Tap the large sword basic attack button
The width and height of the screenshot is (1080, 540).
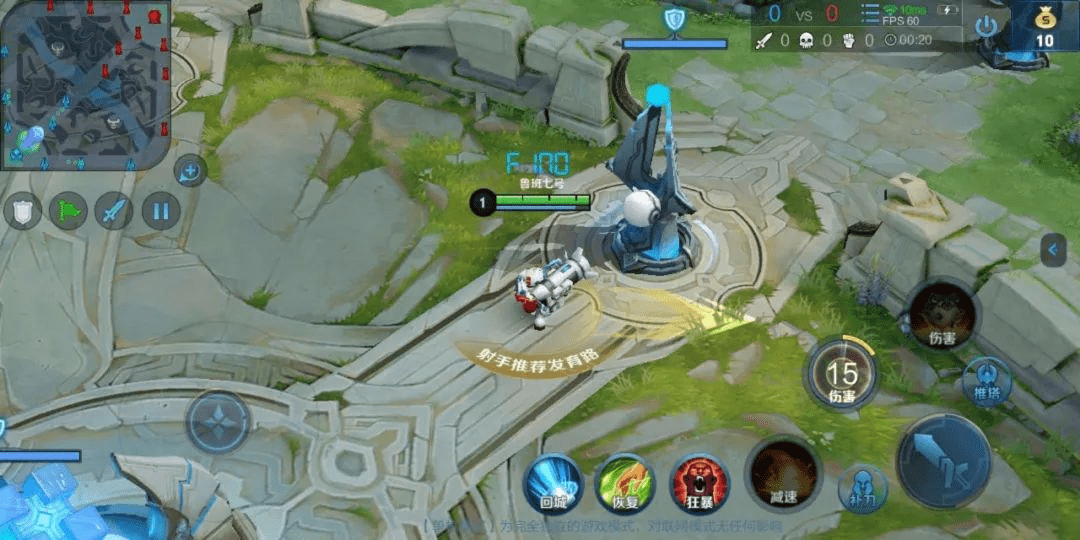(943, 461)
